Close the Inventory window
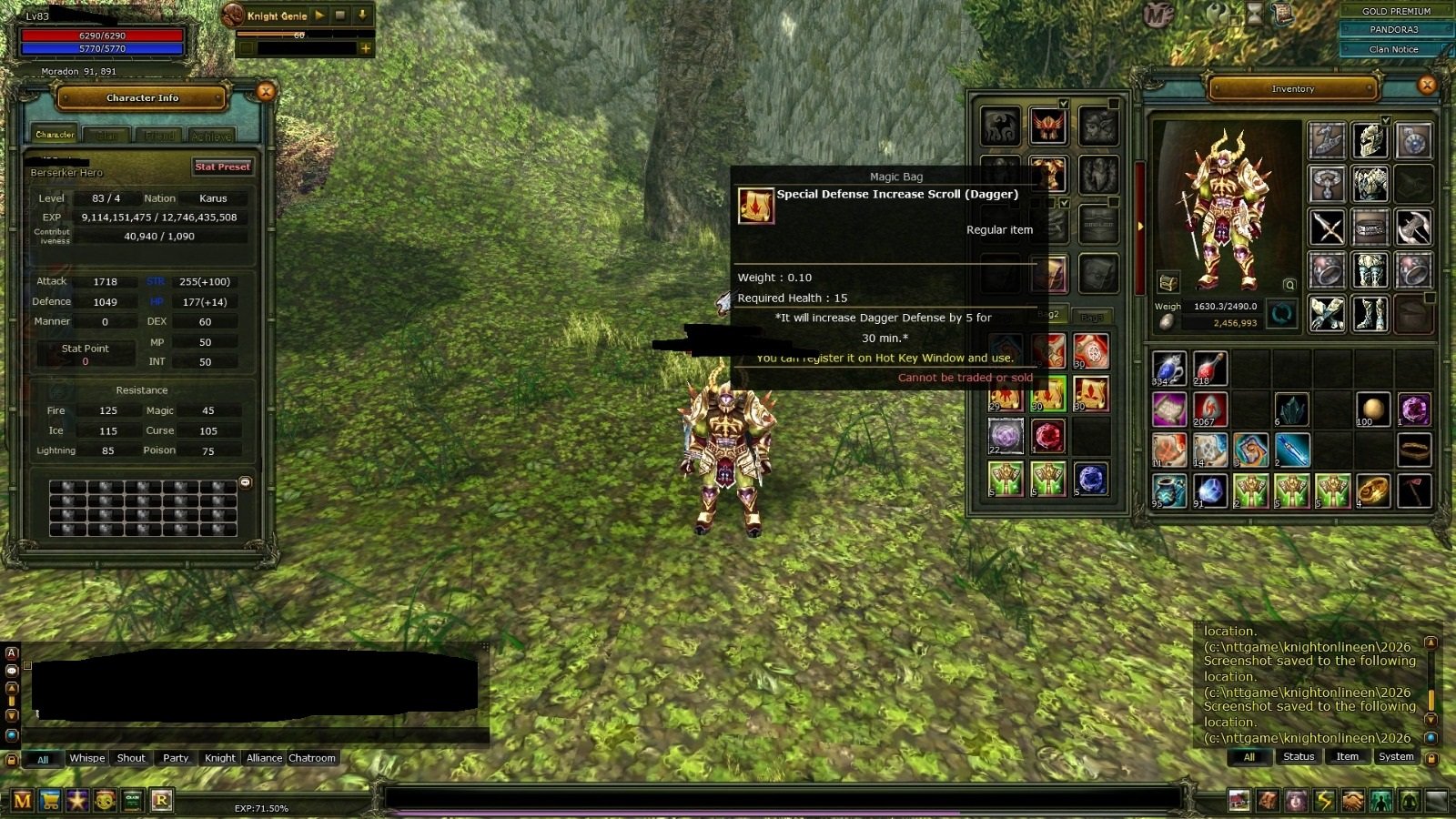1456x819 pixels. [1427, 86]
